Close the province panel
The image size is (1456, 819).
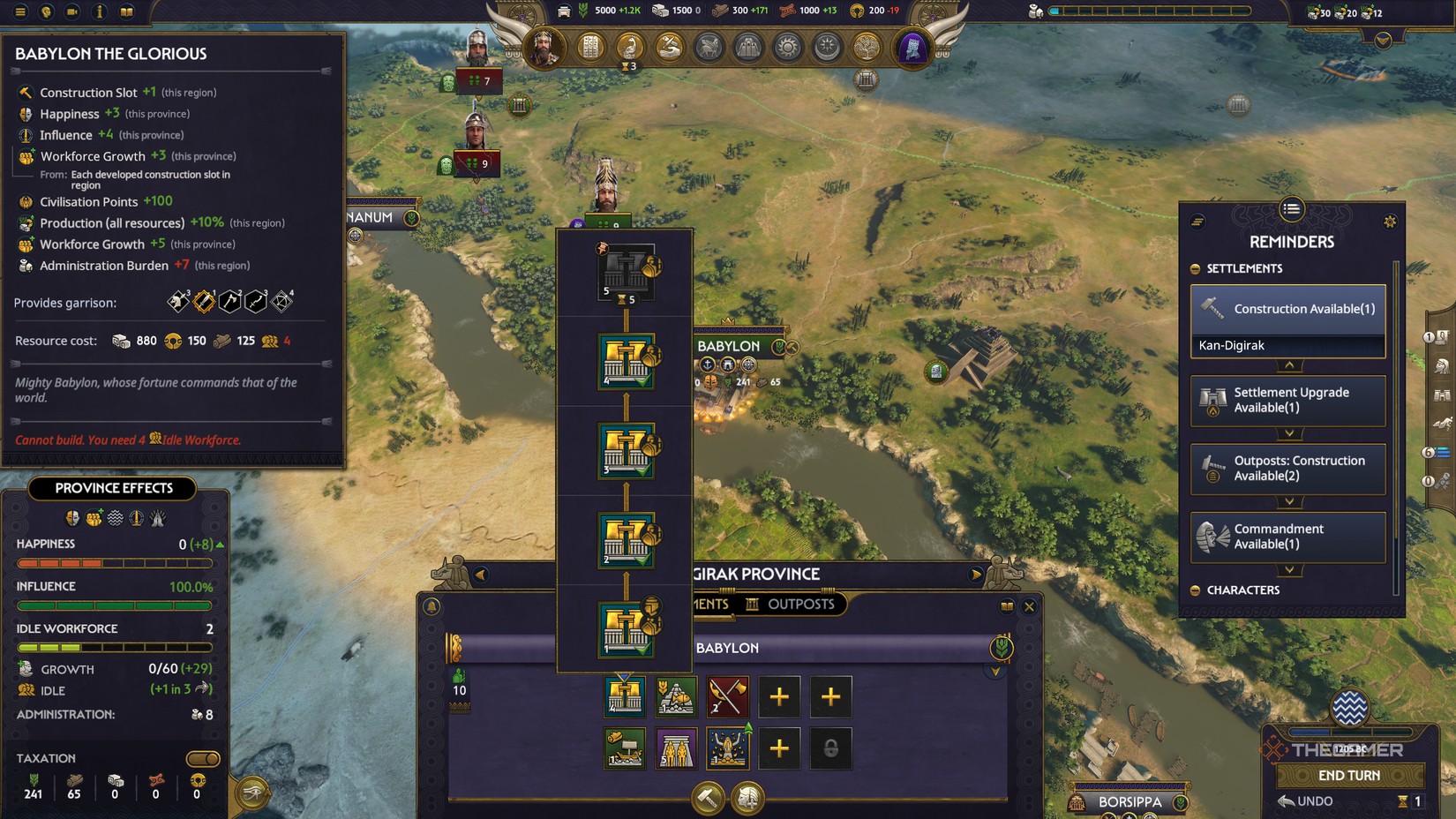click(1029, 606)
